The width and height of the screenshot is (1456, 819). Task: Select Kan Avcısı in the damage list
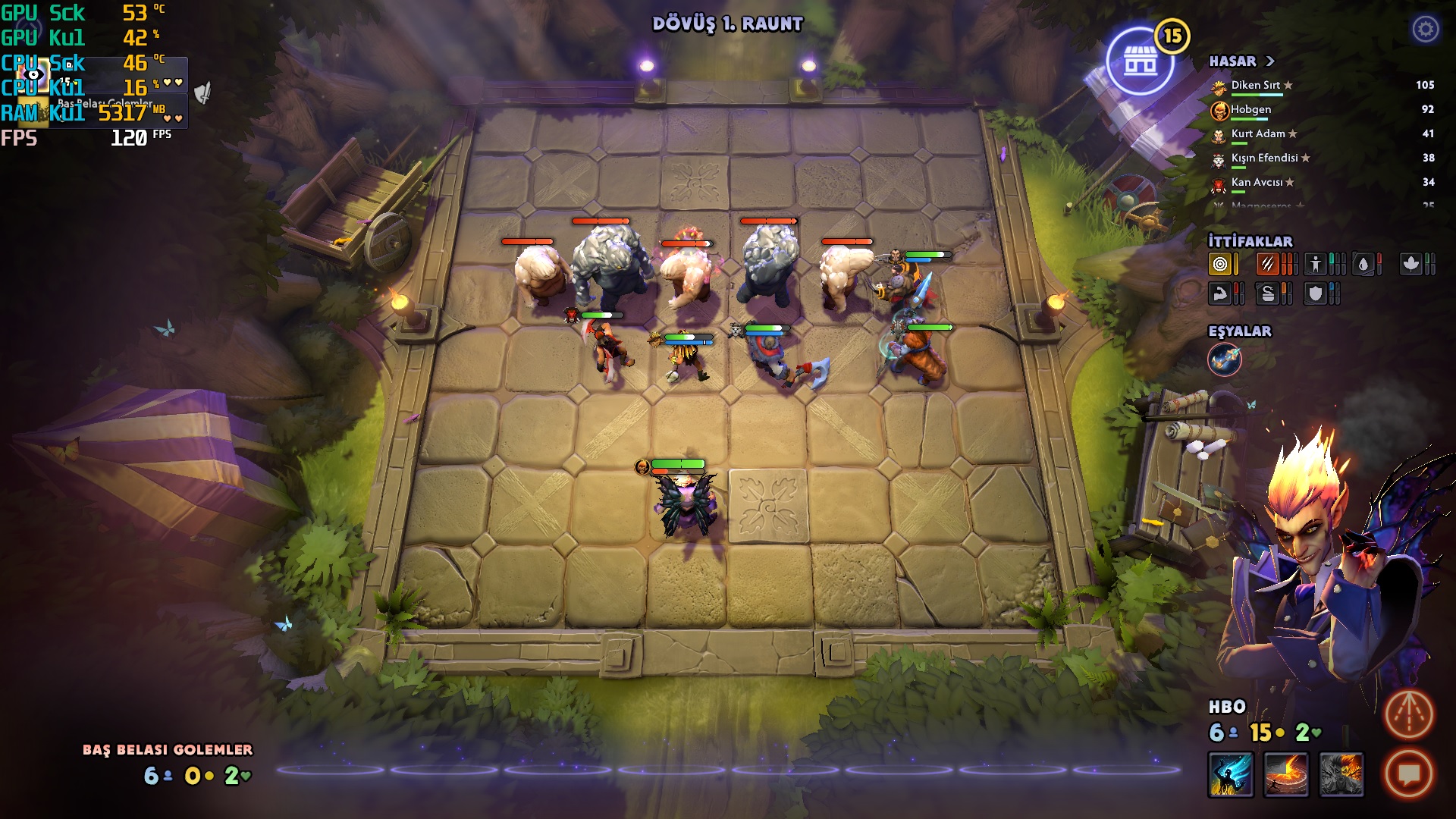(1257, 183)
